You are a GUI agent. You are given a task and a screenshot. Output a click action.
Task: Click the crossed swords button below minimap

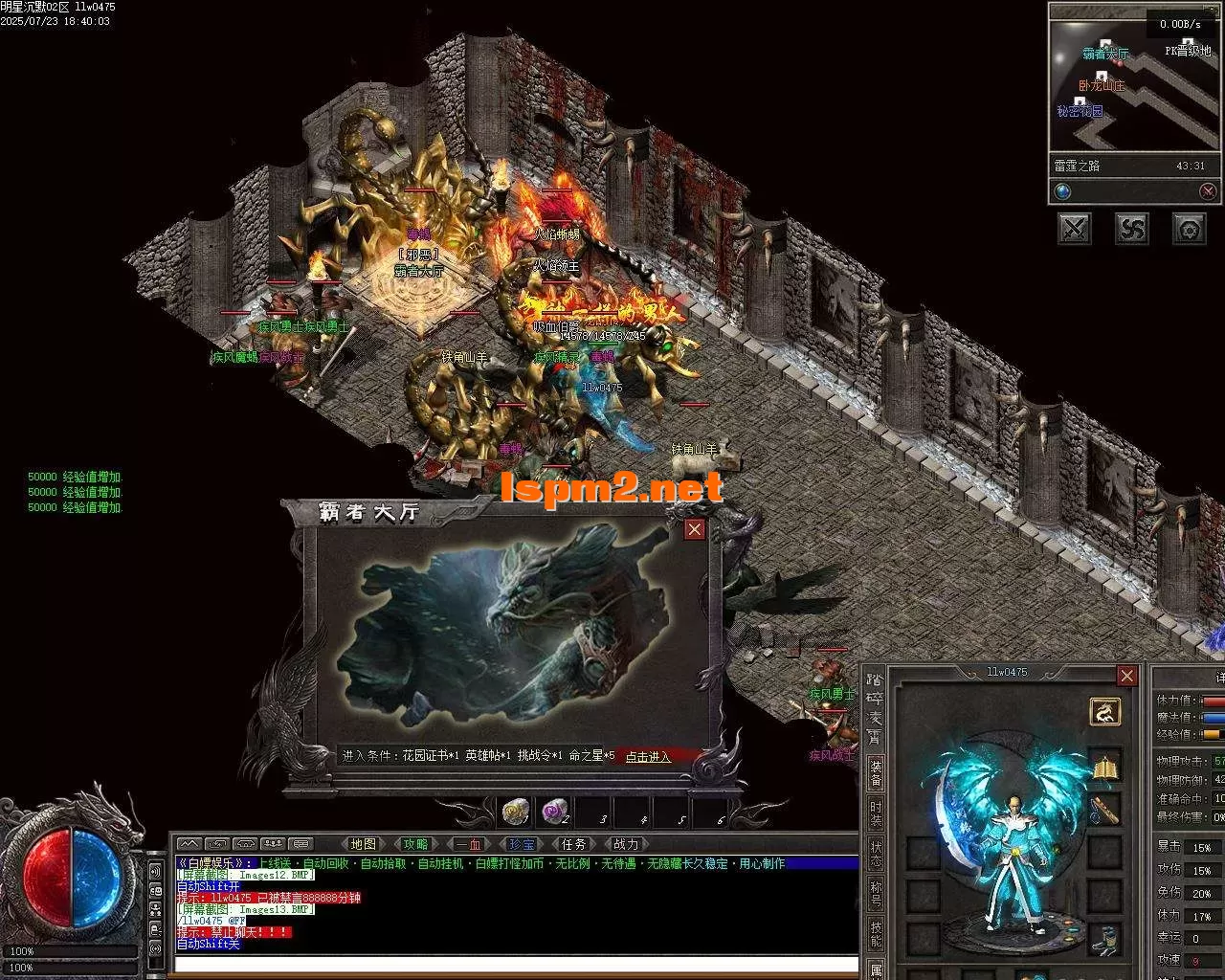1075,228
